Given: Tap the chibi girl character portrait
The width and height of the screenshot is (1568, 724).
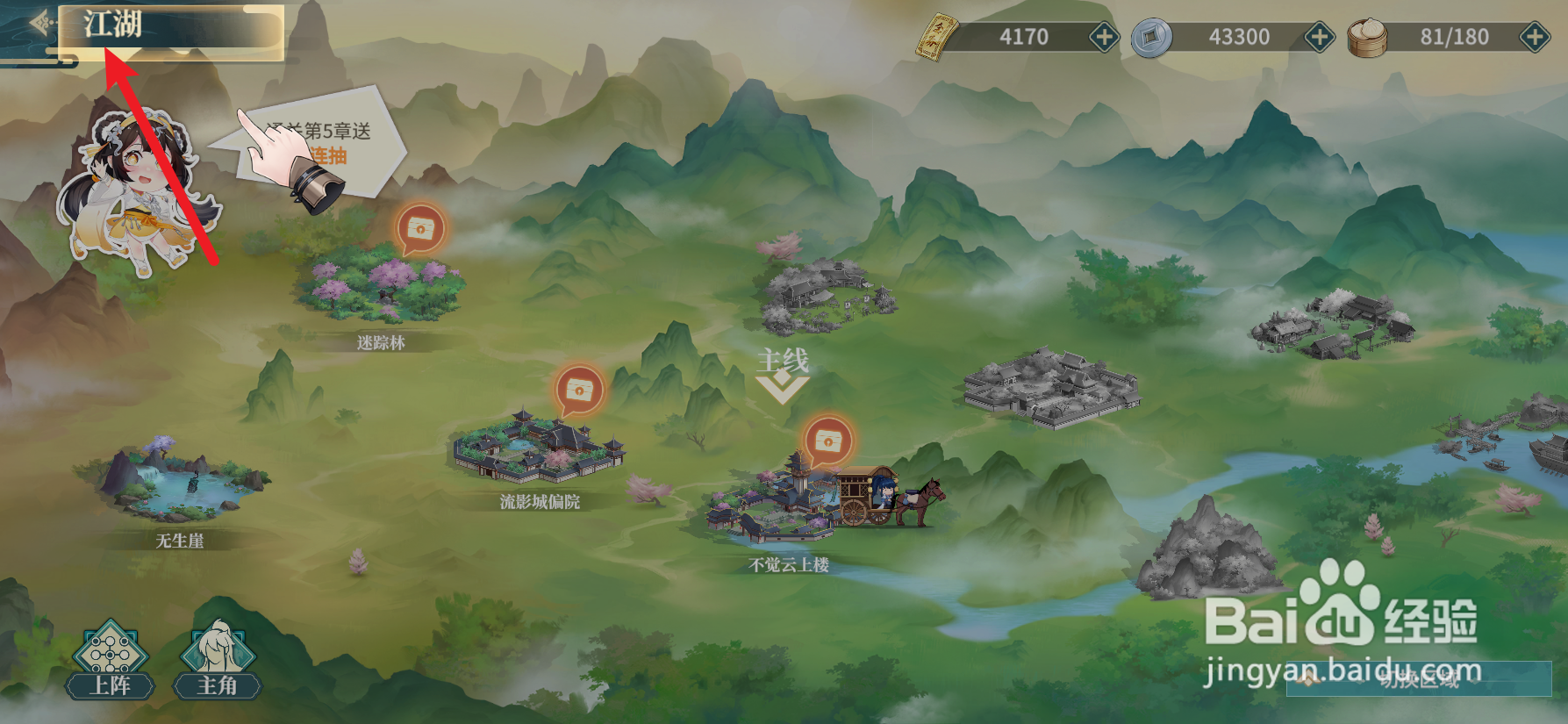Looking at the screenshot, I should (x=136, y=184).
